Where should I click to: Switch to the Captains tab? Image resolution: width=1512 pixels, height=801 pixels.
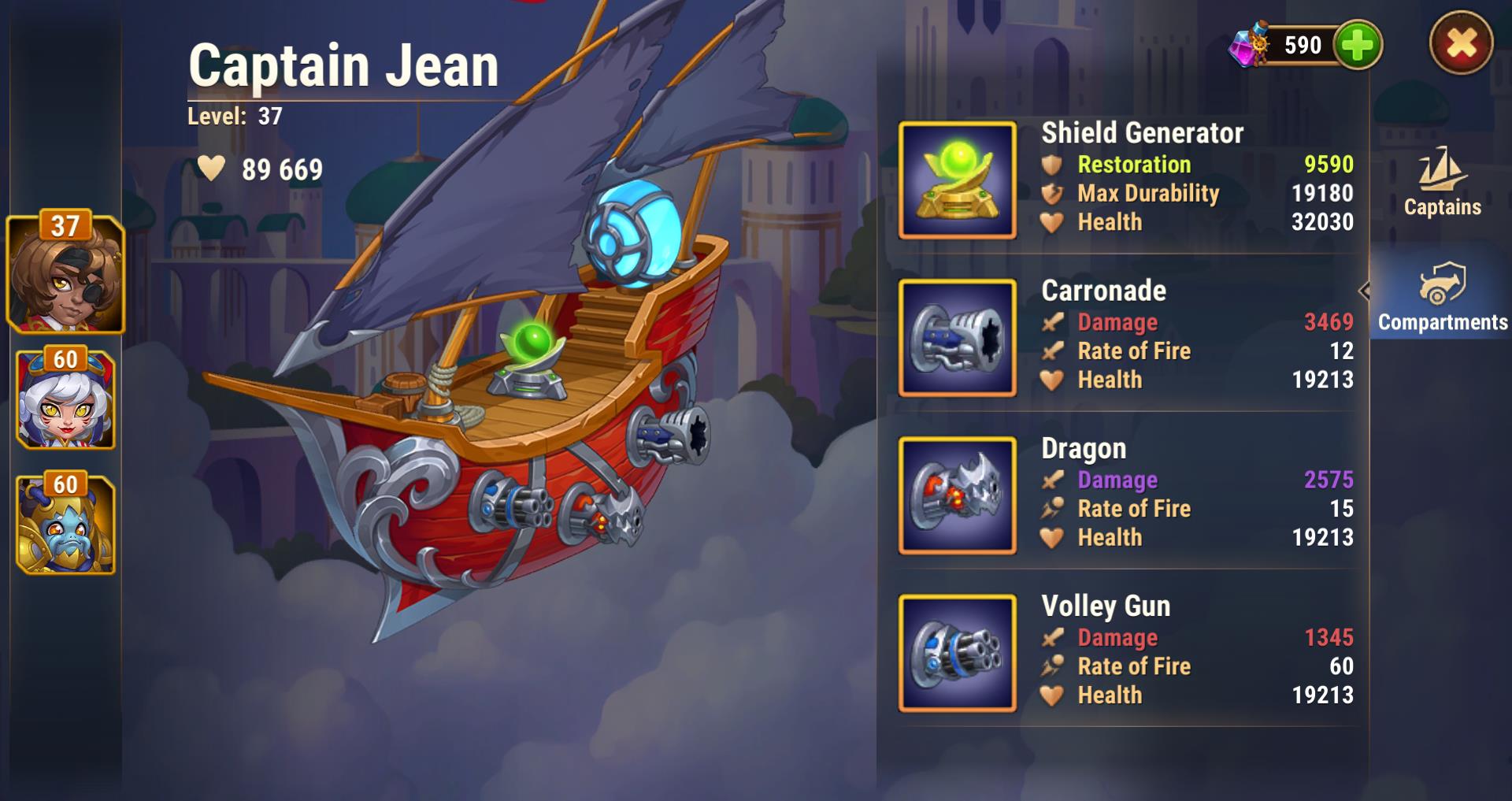click(x=1442, y=183)
